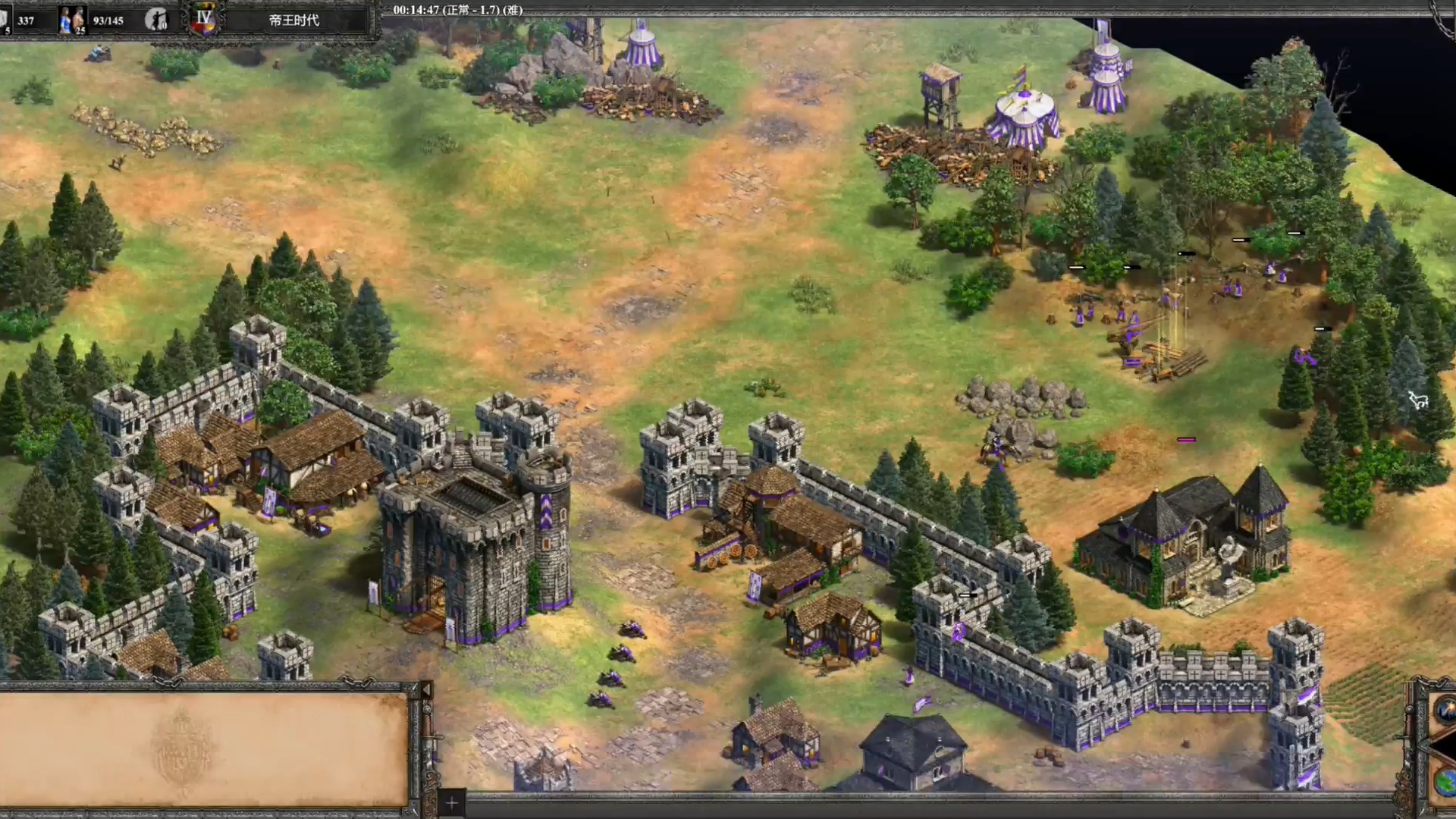This screenshot has width=1456, height=819.
Task: Select the villager population icon
Action: coord(72,20)
